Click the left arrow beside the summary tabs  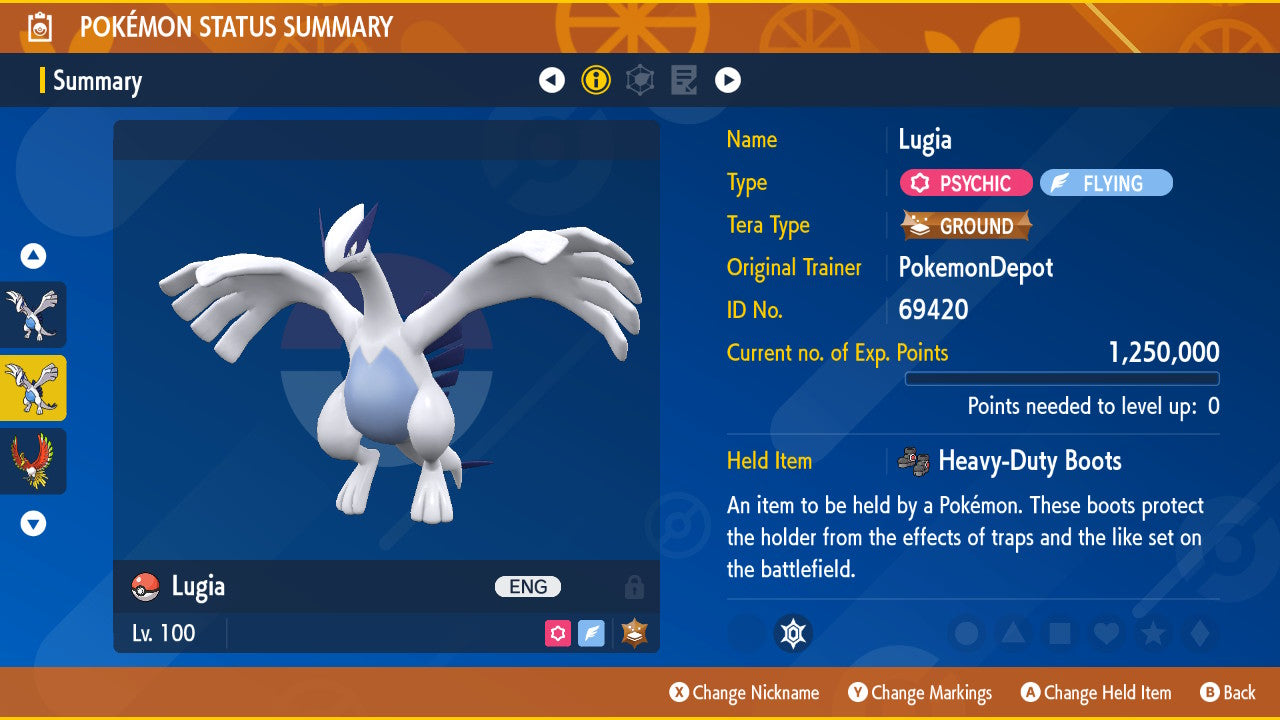click(x=552, y=80)
